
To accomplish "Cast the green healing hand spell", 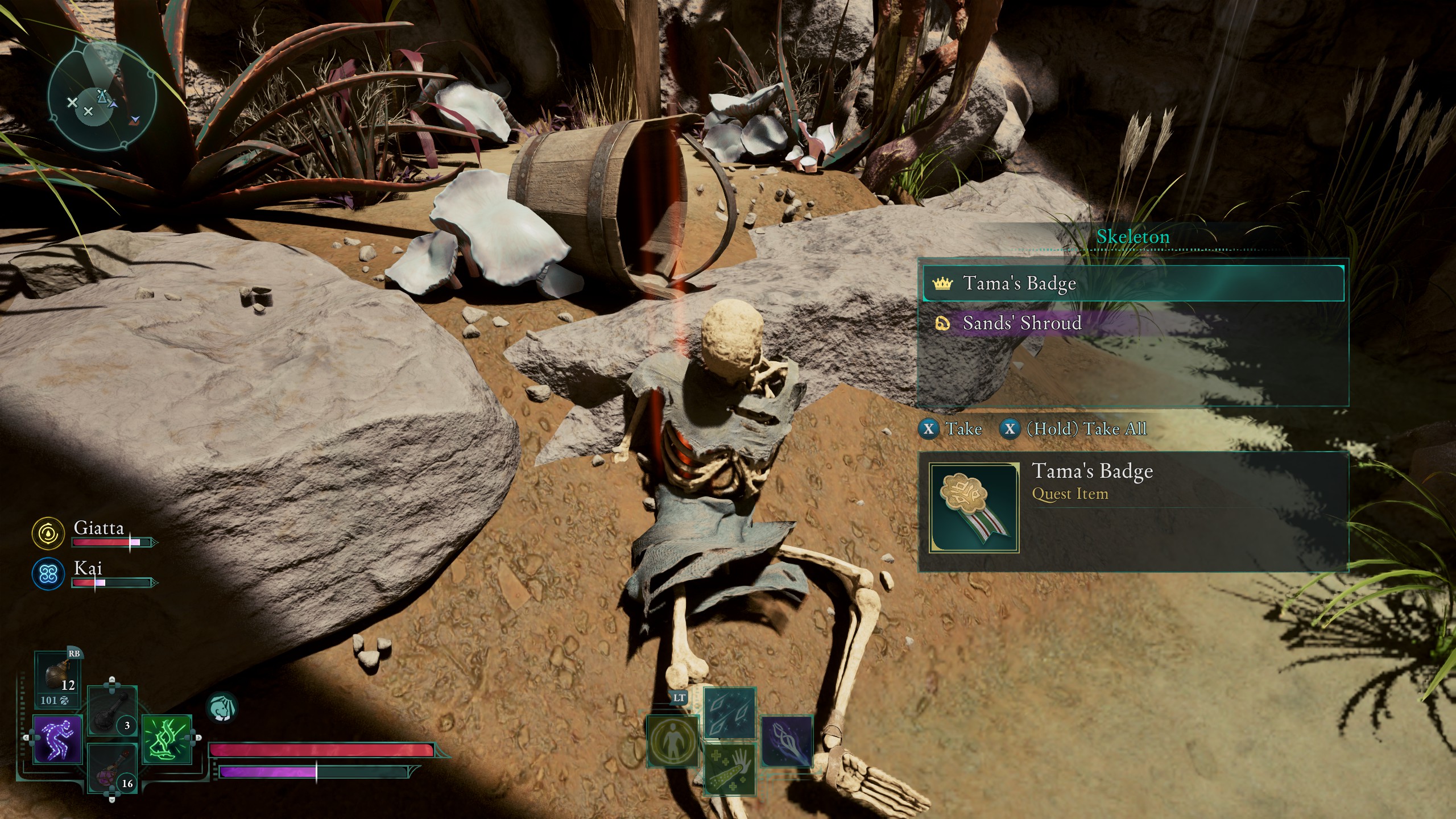I will pos(729,770).
